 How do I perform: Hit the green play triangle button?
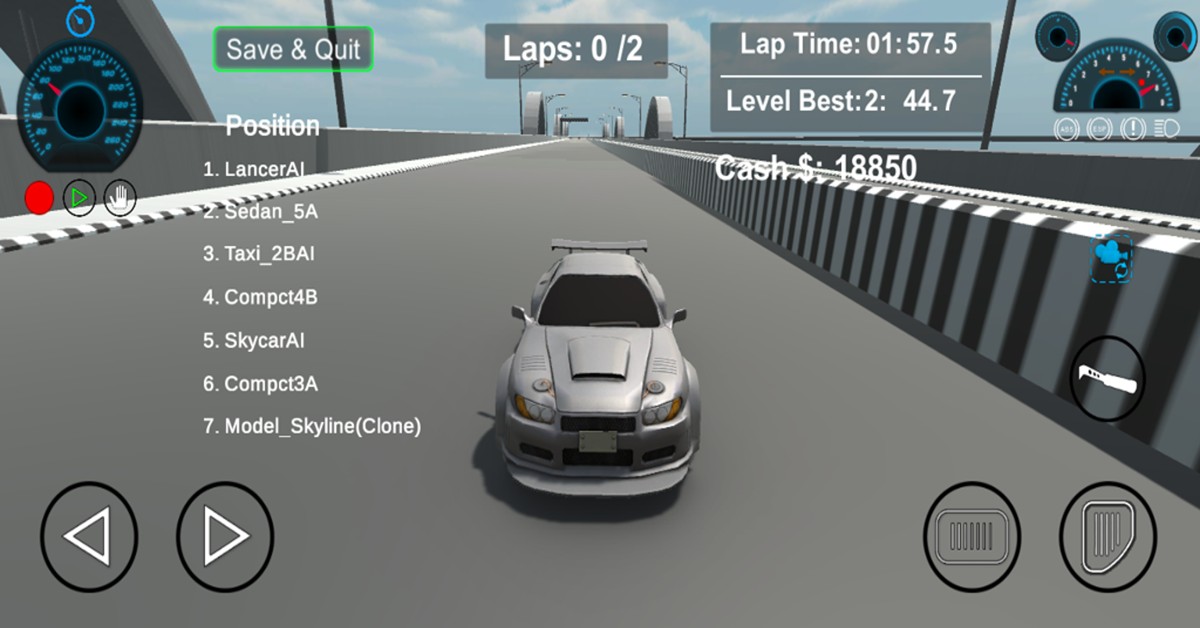pos(80,198)
